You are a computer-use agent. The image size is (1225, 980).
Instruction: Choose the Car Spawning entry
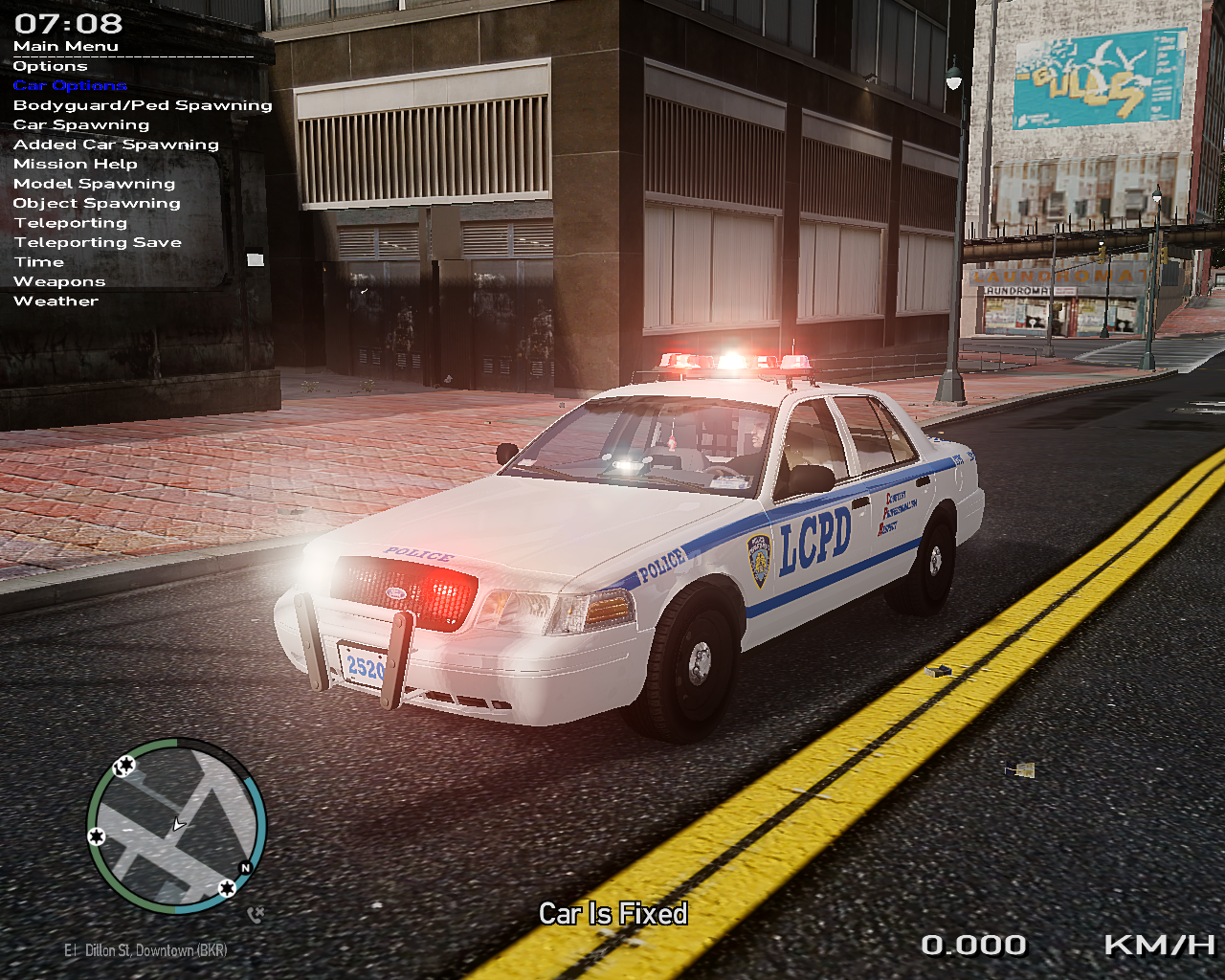81,125
